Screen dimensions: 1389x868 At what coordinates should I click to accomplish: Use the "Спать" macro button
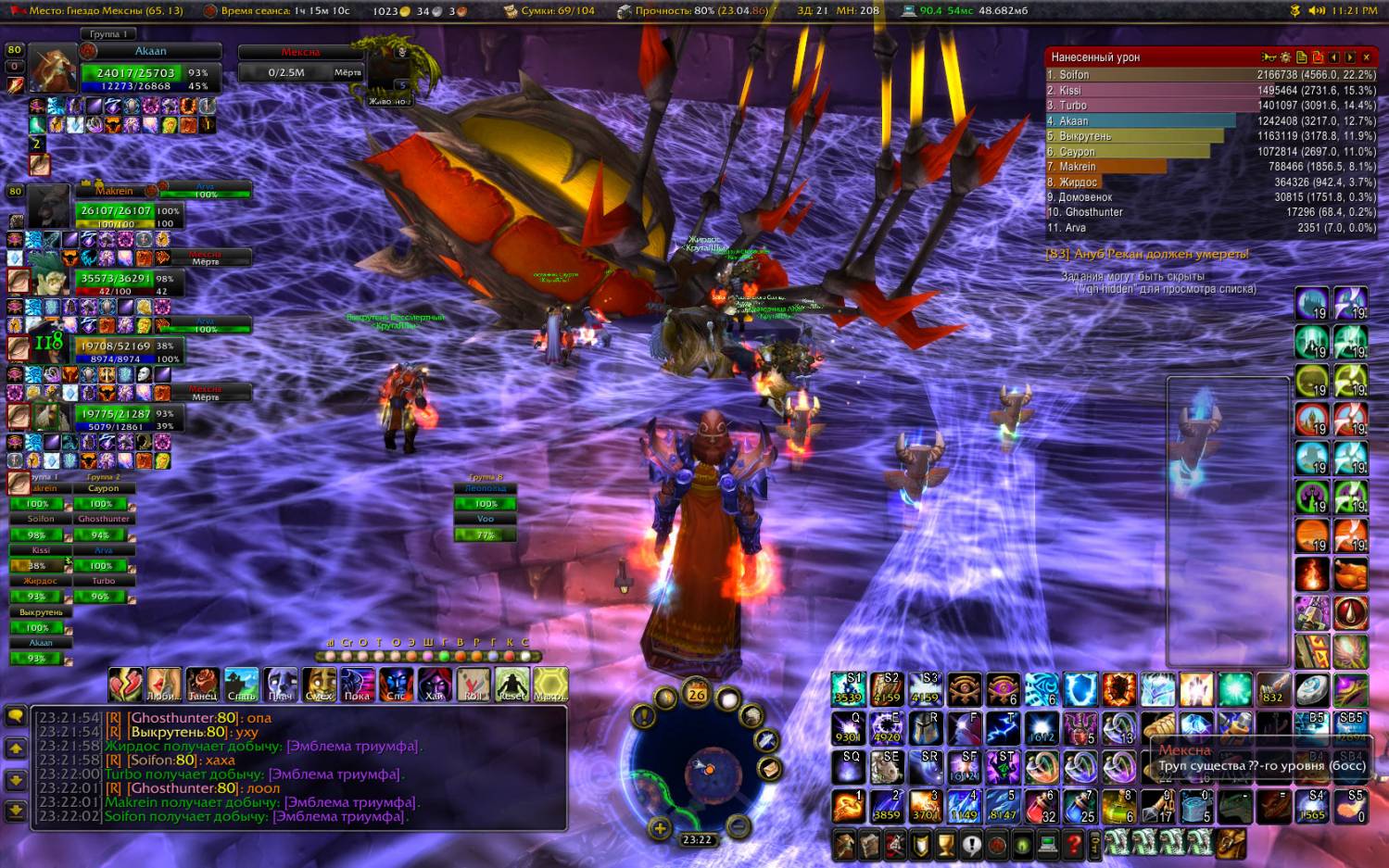tap(241, 684)
